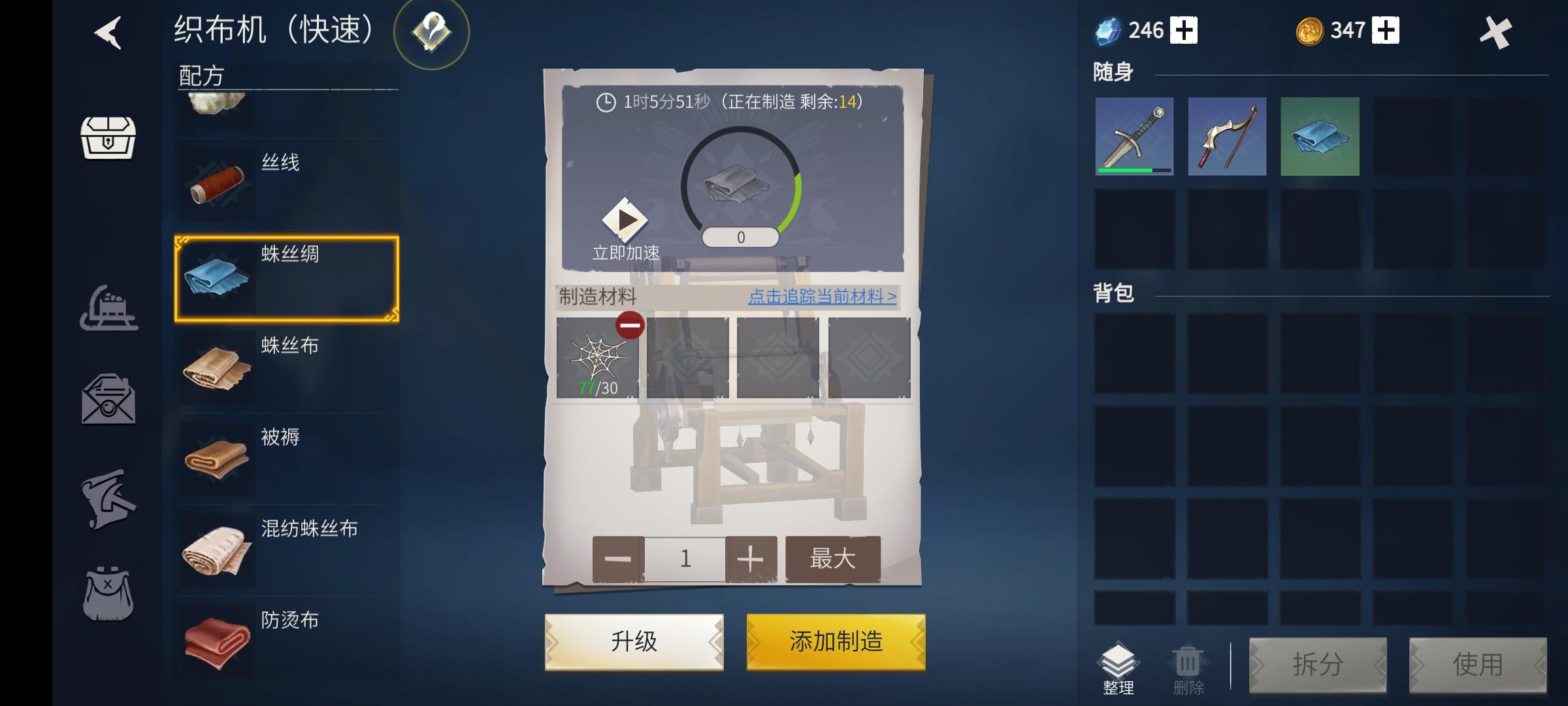Click the quantity input field showing 1
Screen dimensions: 1568x706
click(x=684, y=558)
